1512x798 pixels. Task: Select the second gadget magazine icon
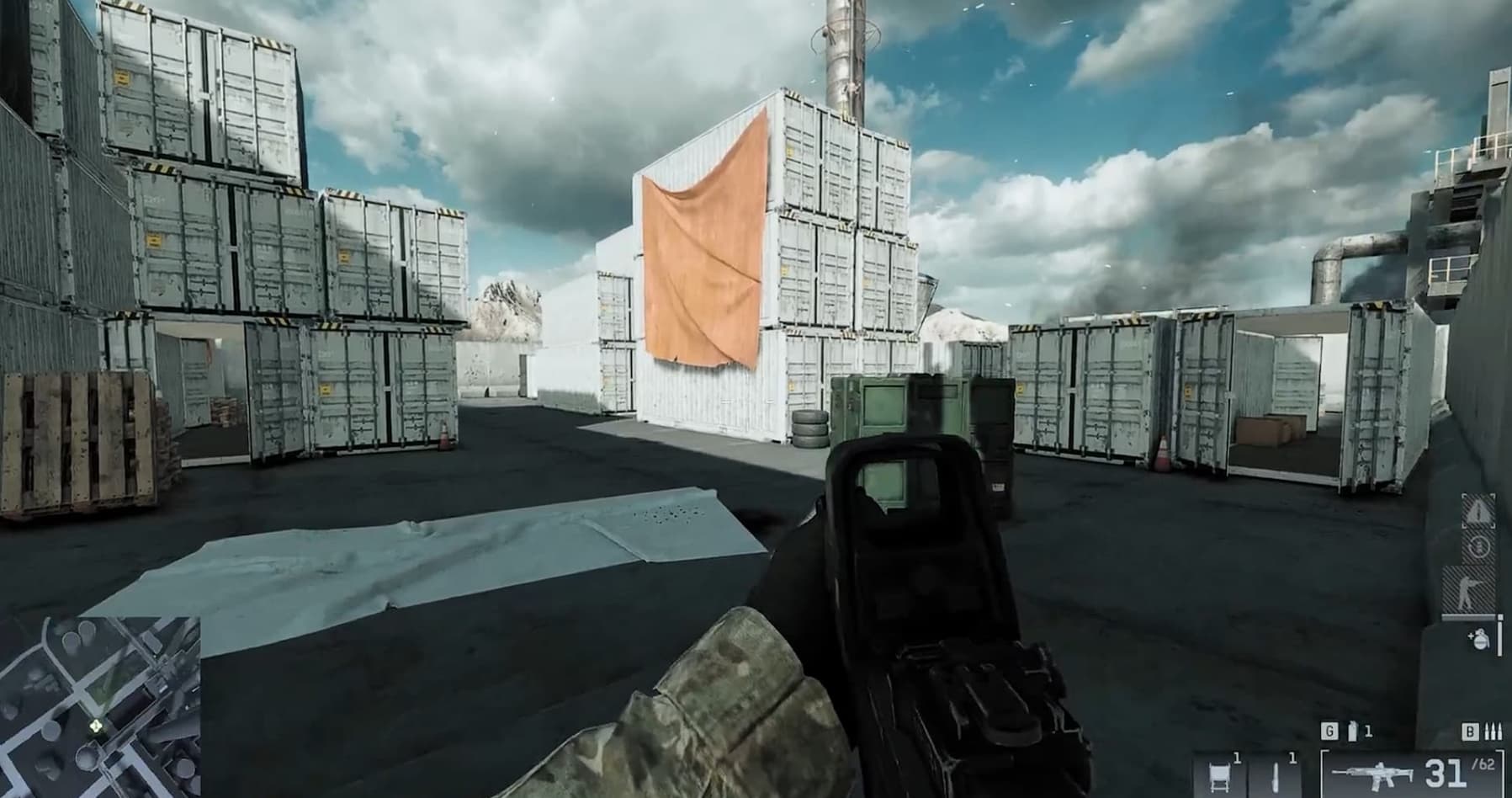click(1276, 776)
